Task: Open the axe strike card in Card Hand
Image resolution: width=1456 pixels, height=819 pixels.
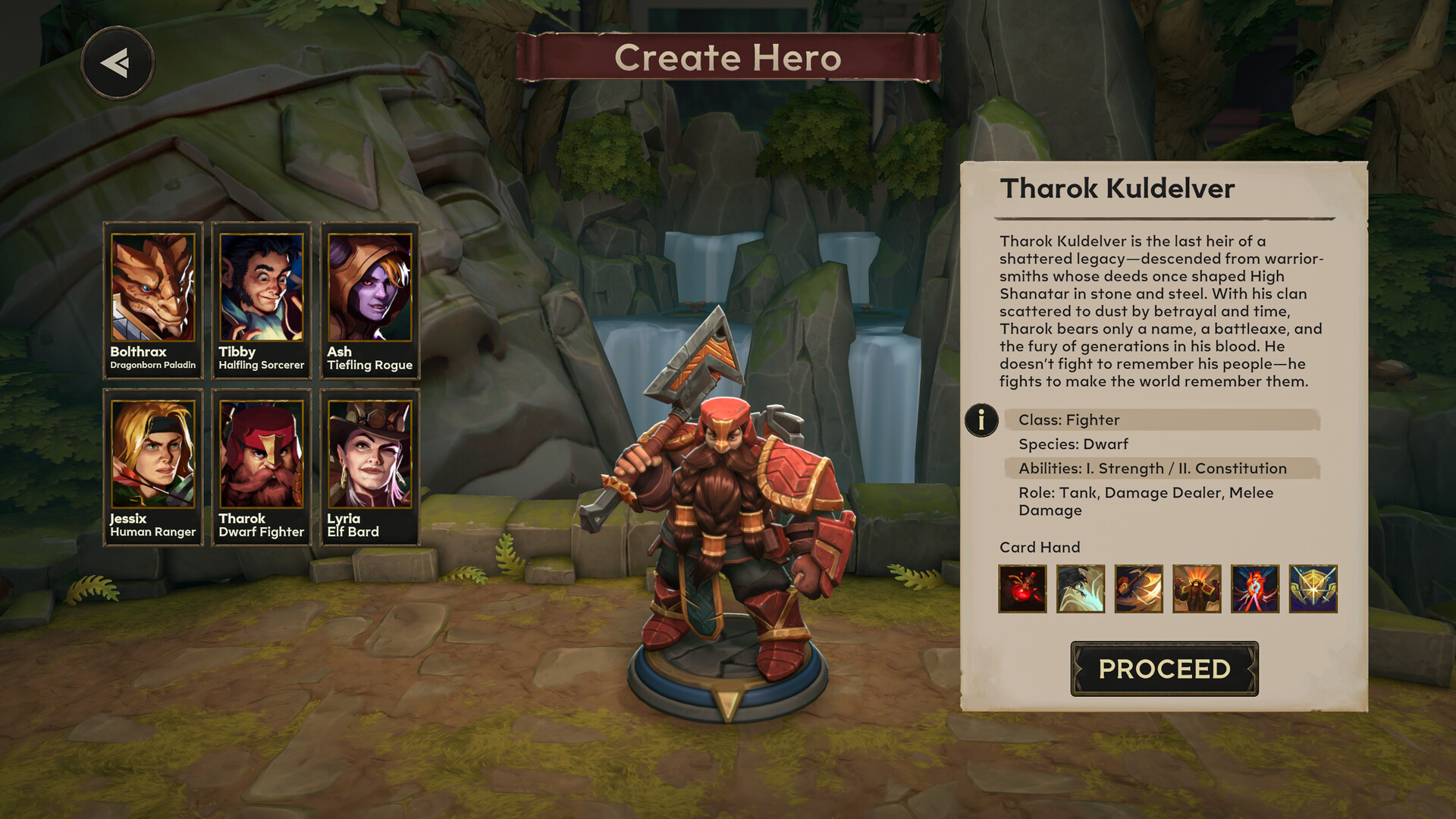Action: coord(1137,588)
